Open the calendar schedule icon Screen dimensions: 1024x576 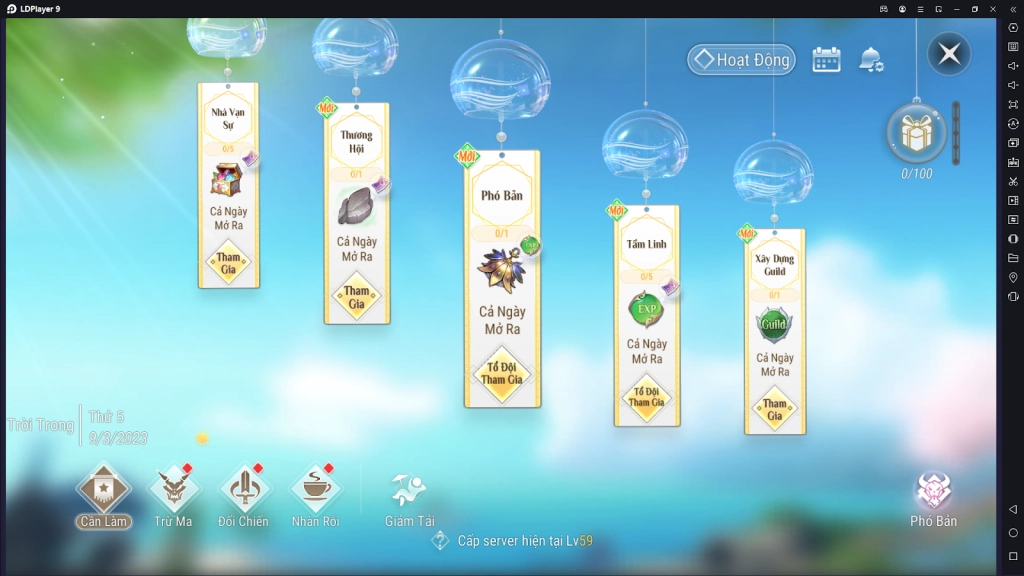coord(826,60)
